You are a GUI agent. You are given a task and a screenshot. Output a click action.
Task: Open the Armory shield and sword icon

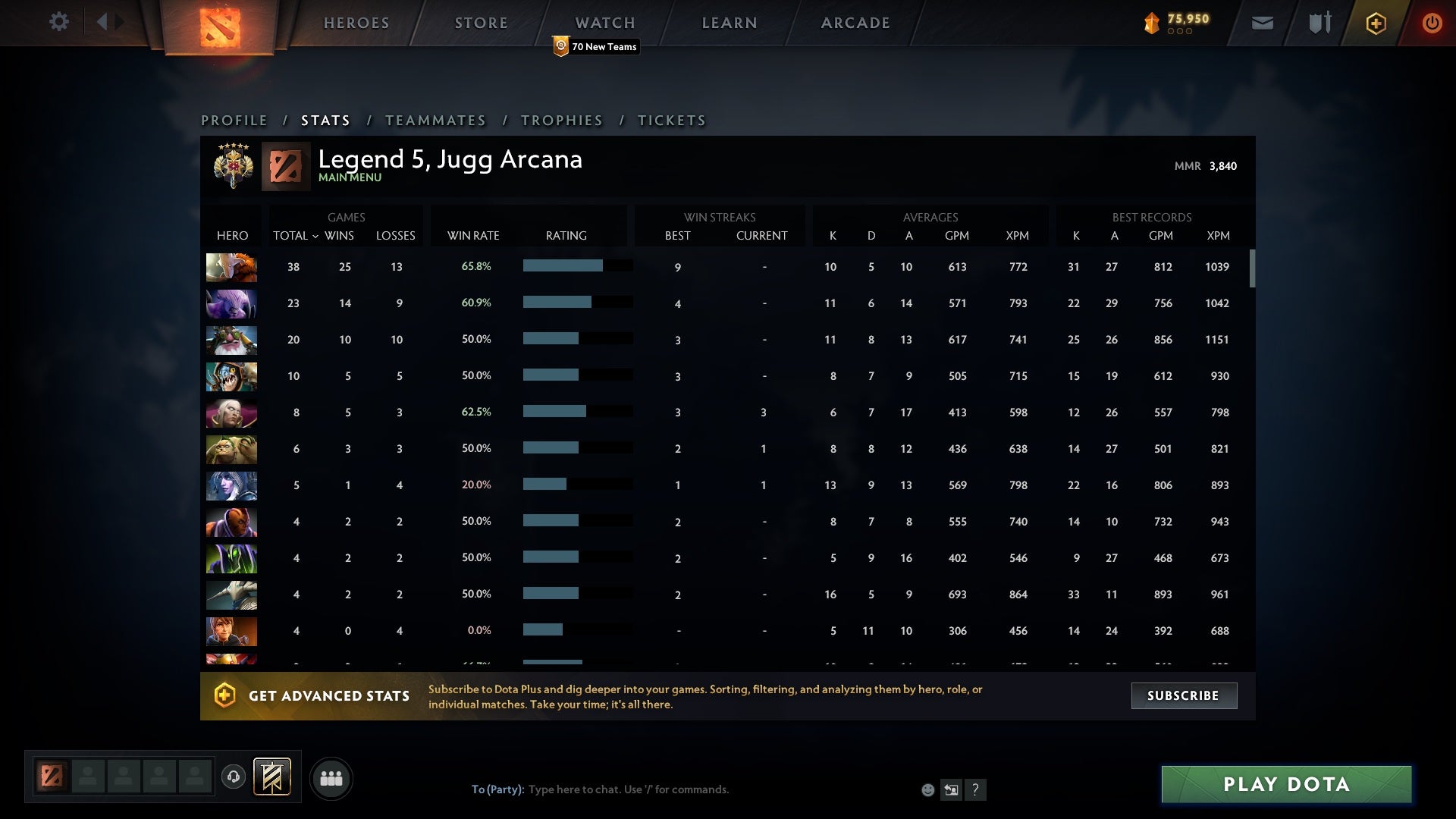[x=1318, y=23]
